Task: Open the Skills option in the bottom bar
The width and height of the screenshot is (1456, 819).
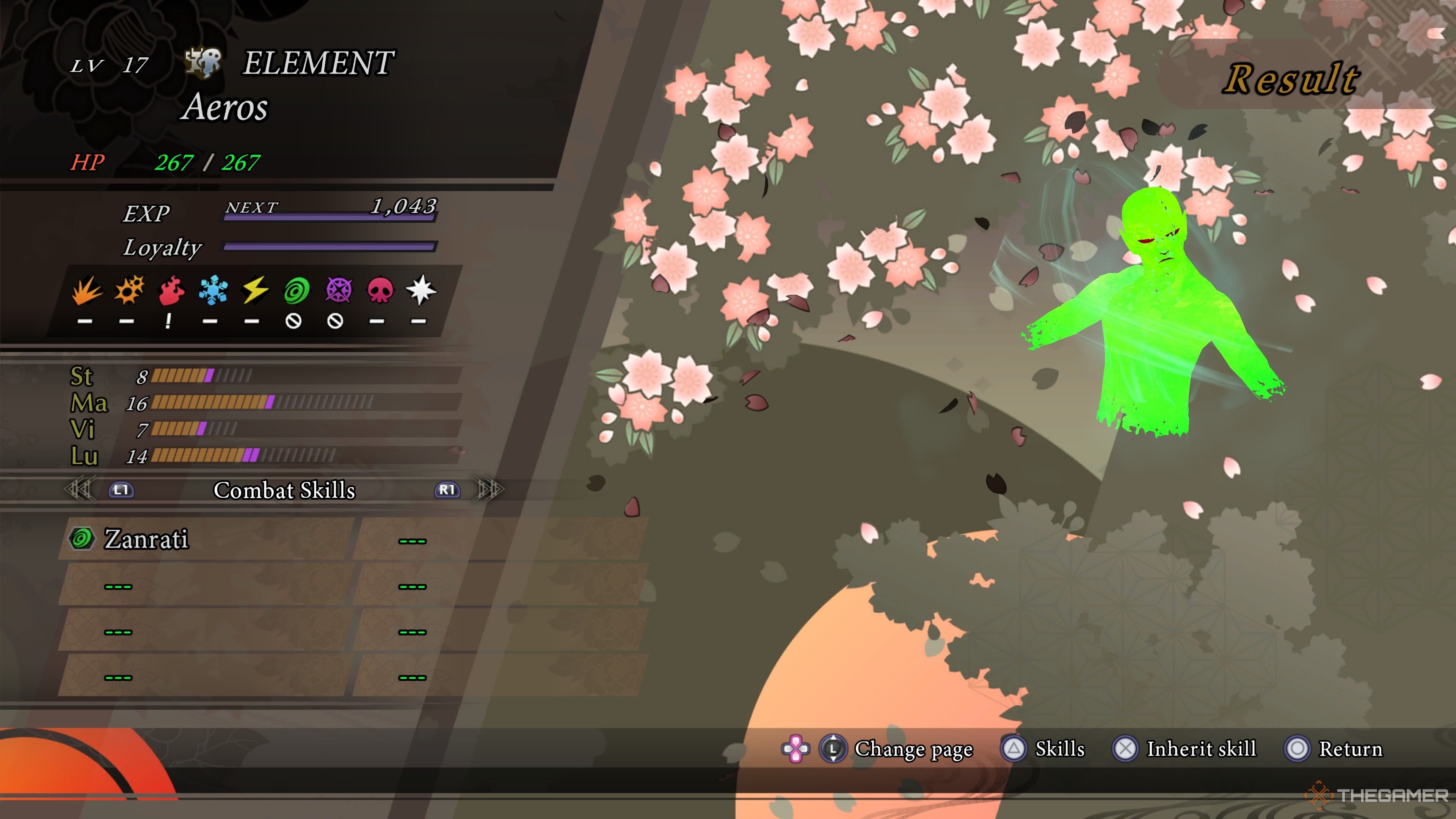Action: point(1059,749)
